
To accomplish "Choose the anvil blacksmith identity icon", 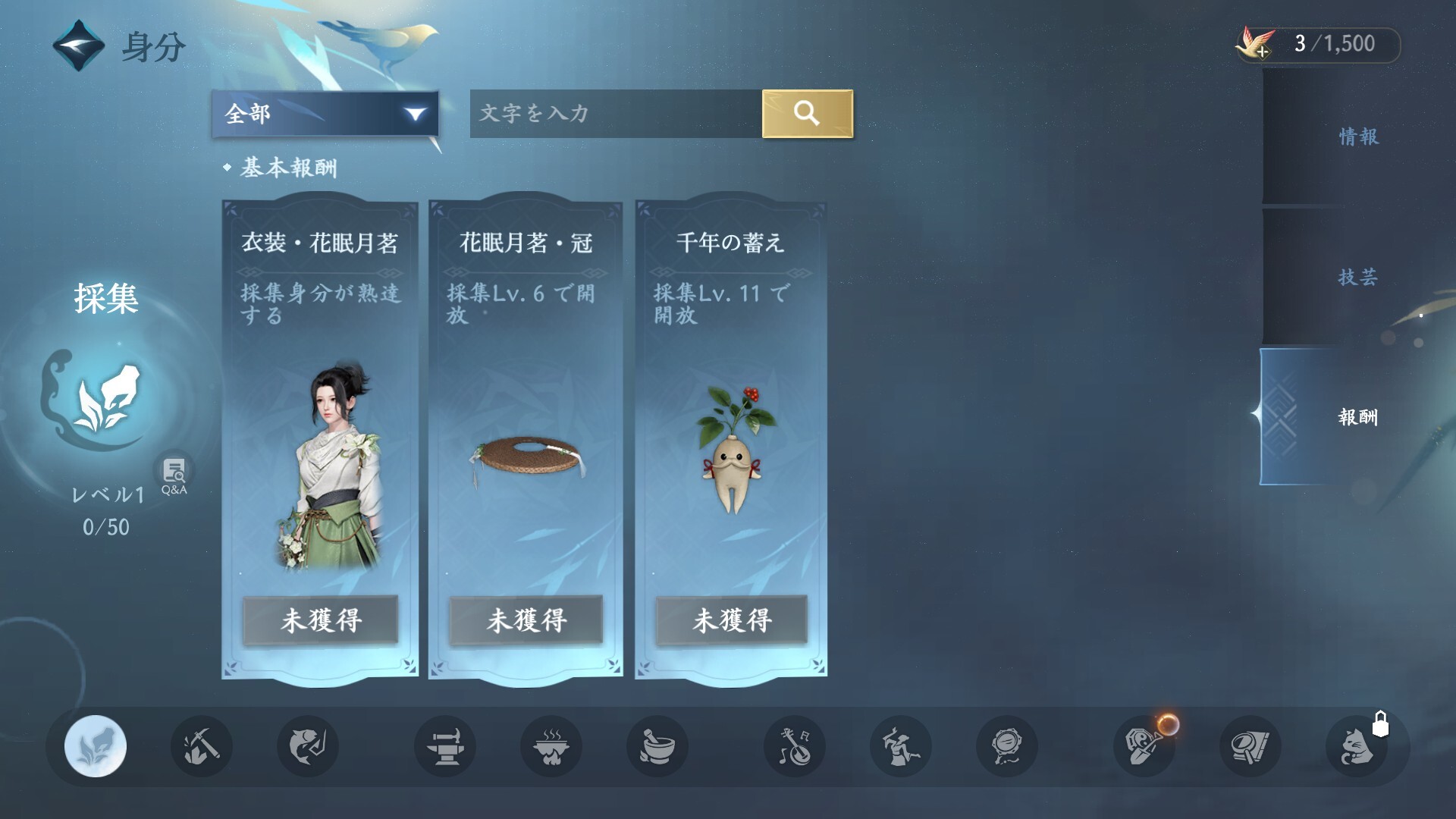I will click(x=445, y=746).
